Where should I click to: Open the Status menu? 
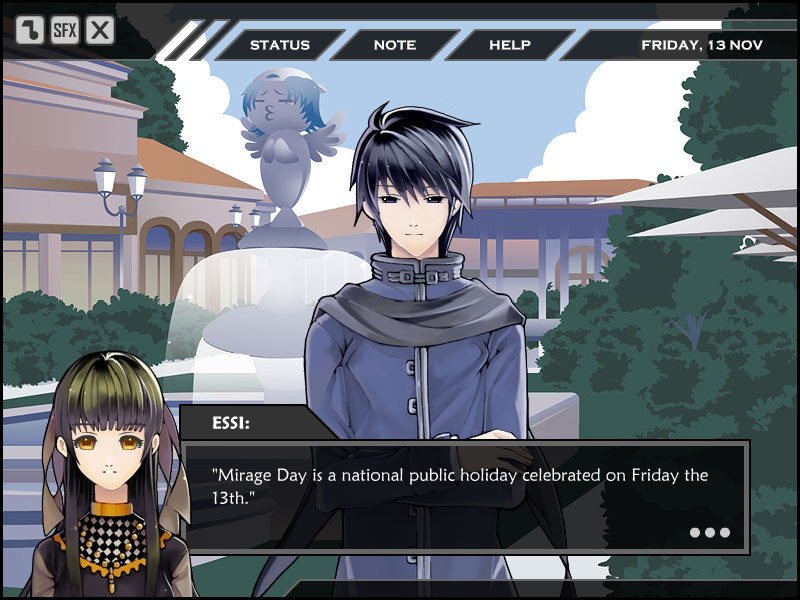click(279, 45)
